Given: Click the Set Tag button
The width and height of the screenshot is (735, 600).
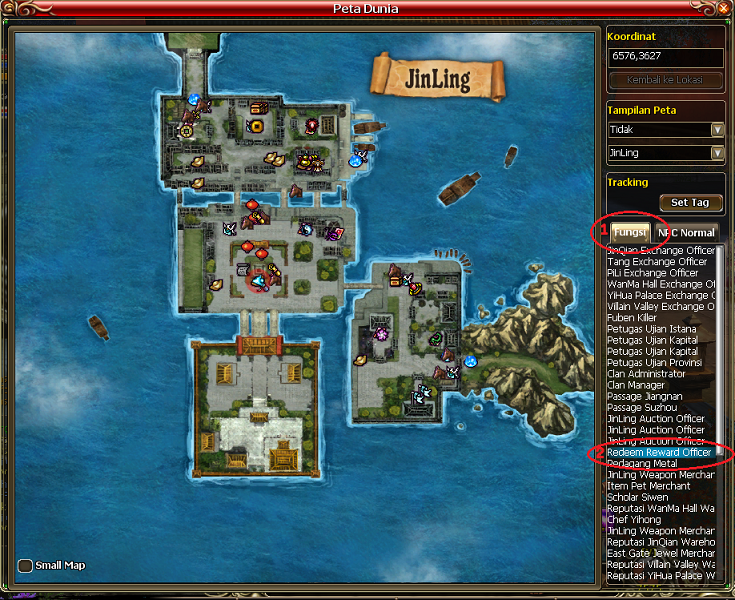Looking at the screenshot, I should point(689,202).
